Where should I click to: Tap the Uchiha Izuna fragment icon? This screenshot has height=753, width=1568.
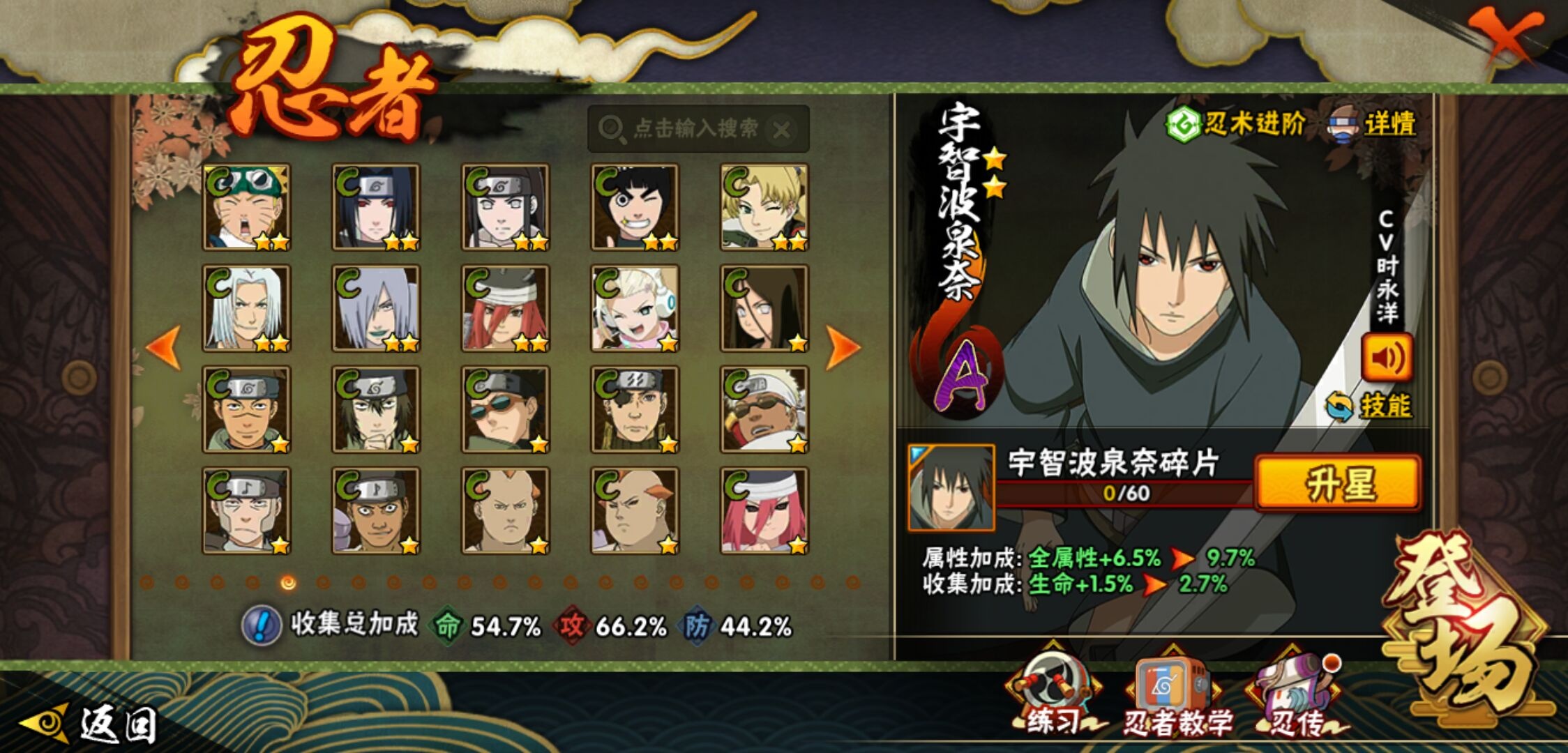coord(951,487)
